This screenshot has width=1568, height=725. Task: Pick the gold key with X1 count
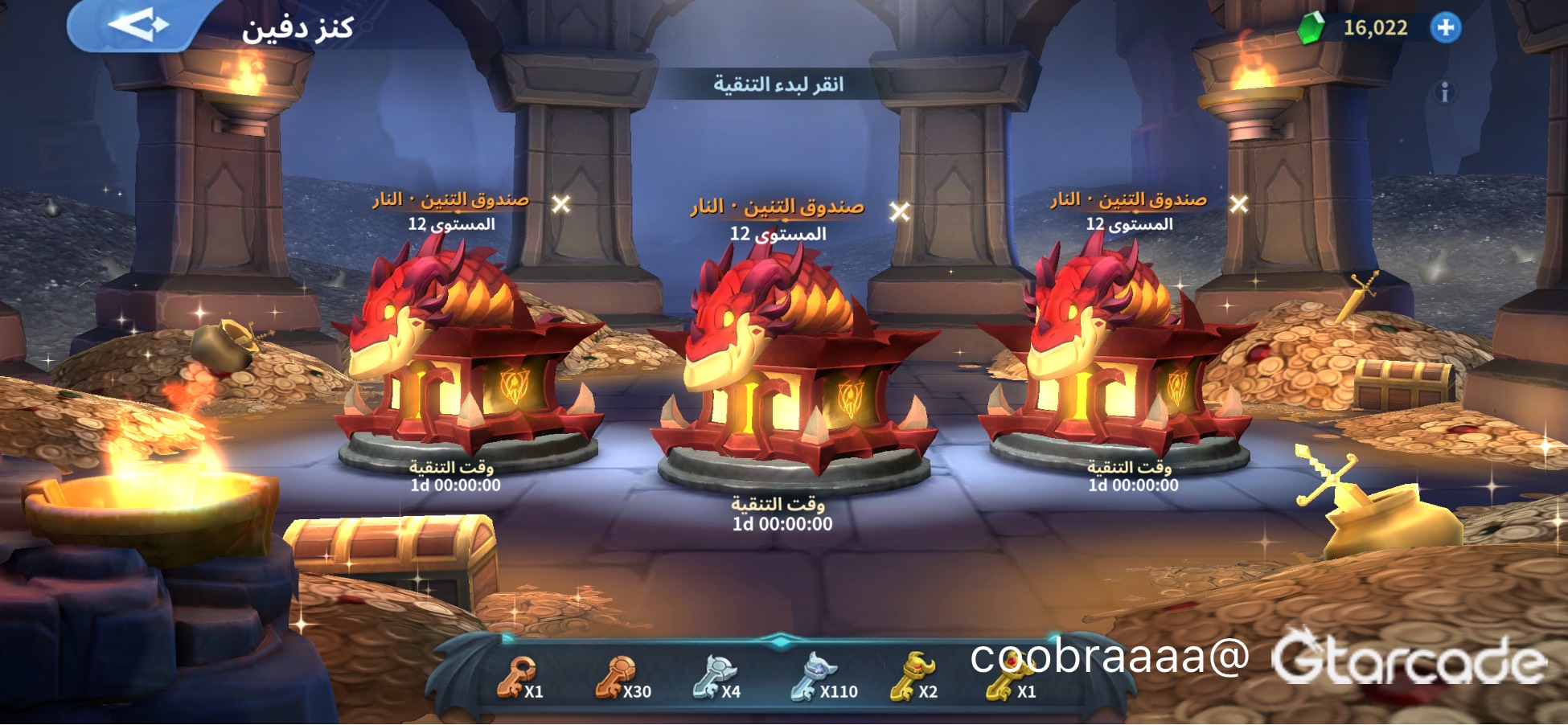tap(1007, 679)
